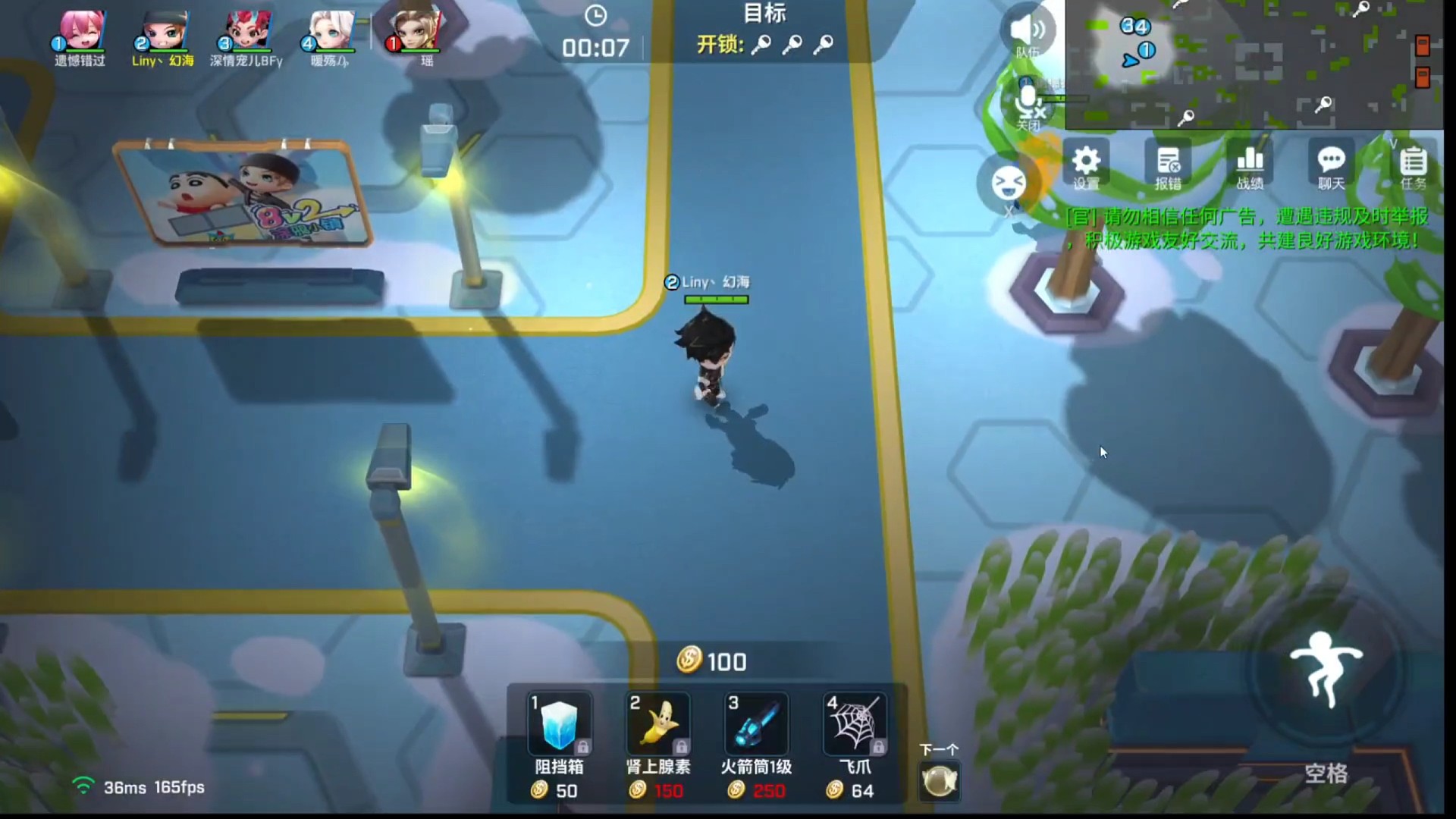
Task: Select teammate 遗憾错过 pink-haired avatar
Action: pyautogui.click(x=81, y=32)
